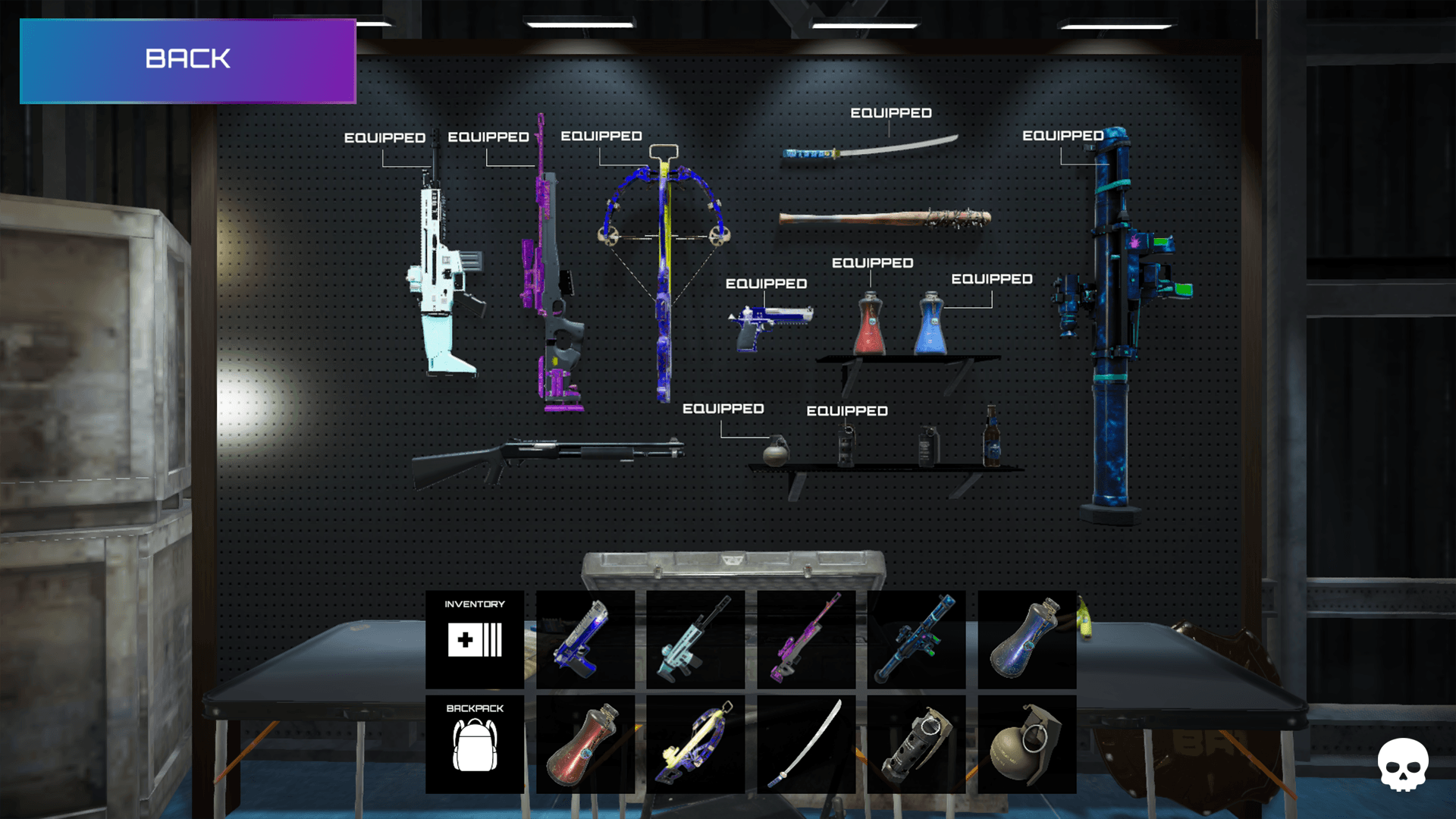
Task: Select the blue potion on the upper shelf
Action: tap(930, 322)
